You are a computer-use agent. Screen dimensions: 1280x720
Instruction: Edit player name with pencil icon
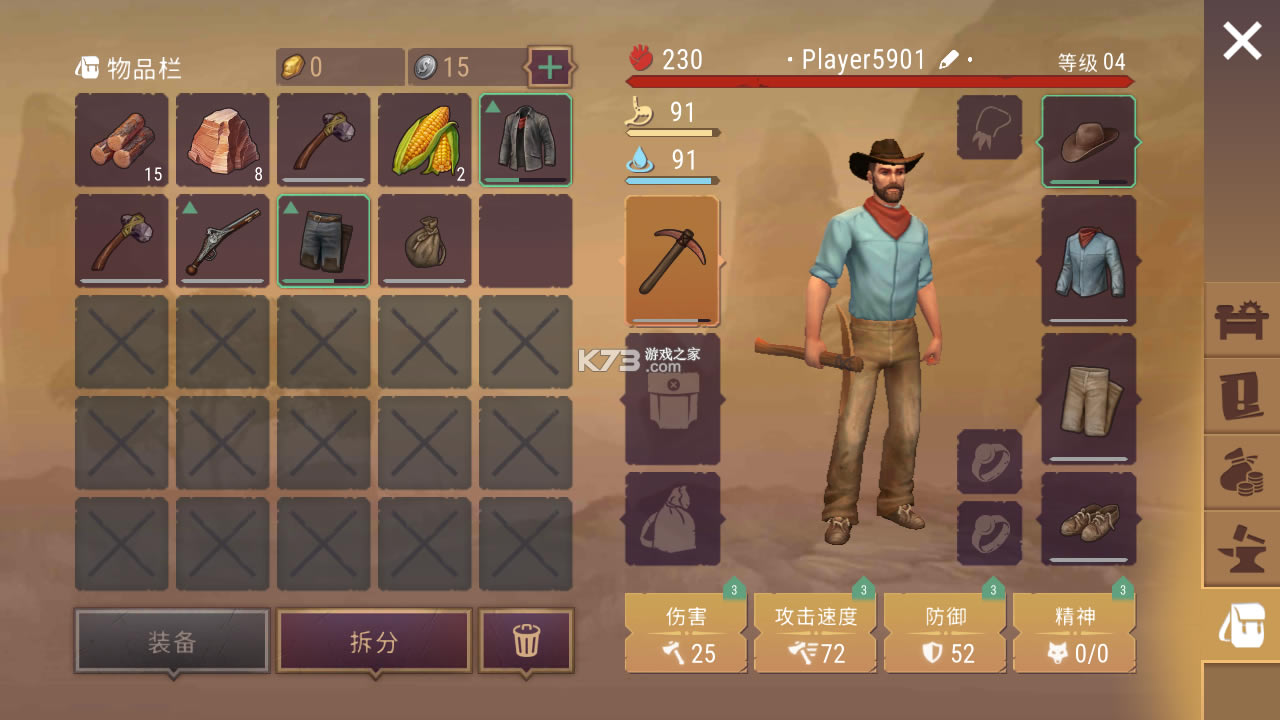point(948,60)
